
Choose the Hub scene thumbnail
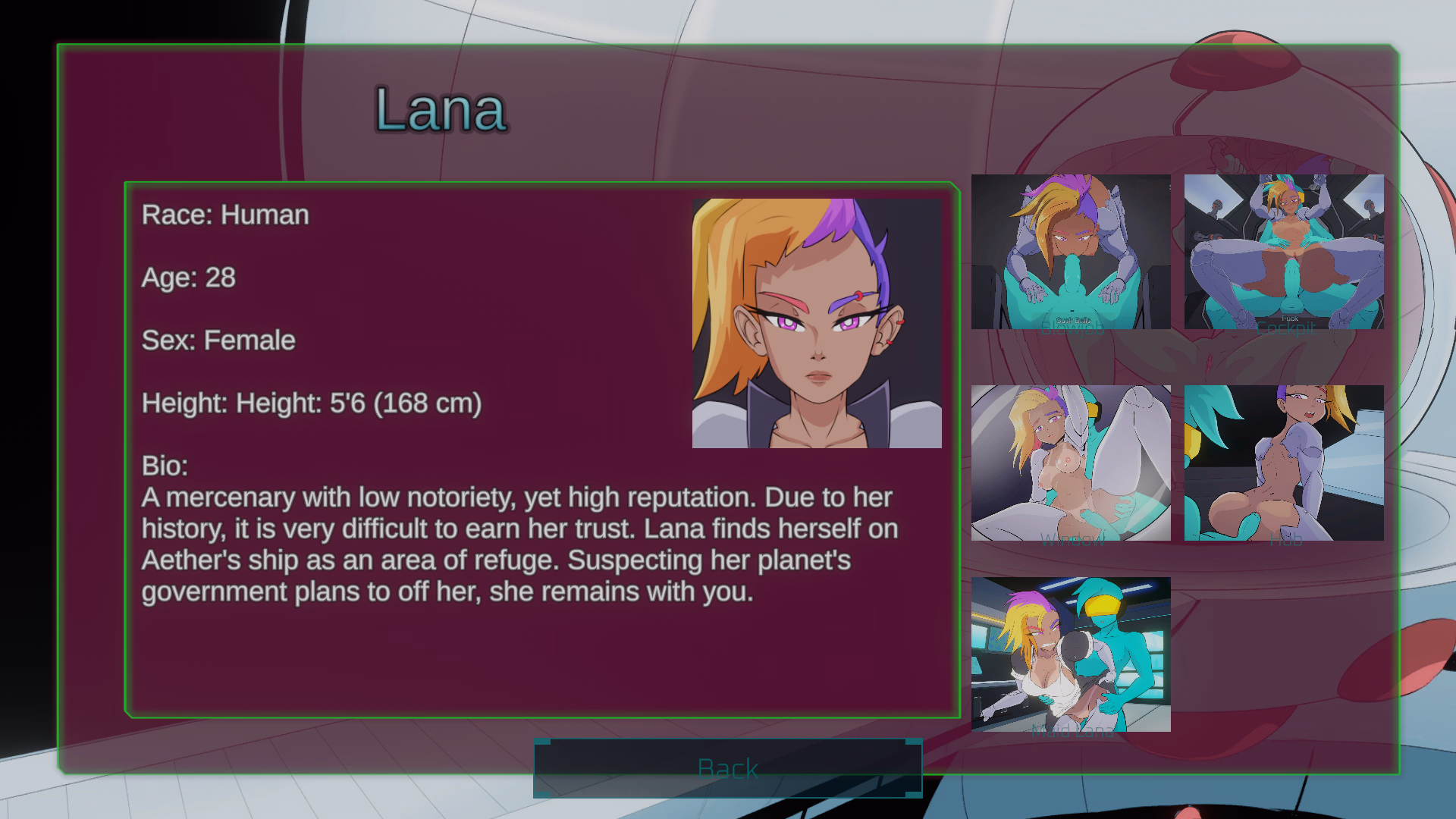1283,463
